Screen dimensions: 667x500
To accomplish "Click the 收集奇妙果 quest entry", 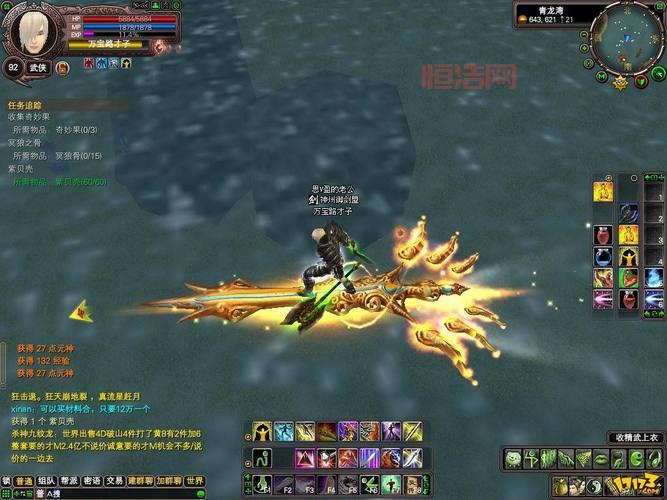I will pyautogui.click(x=30, y=116).
